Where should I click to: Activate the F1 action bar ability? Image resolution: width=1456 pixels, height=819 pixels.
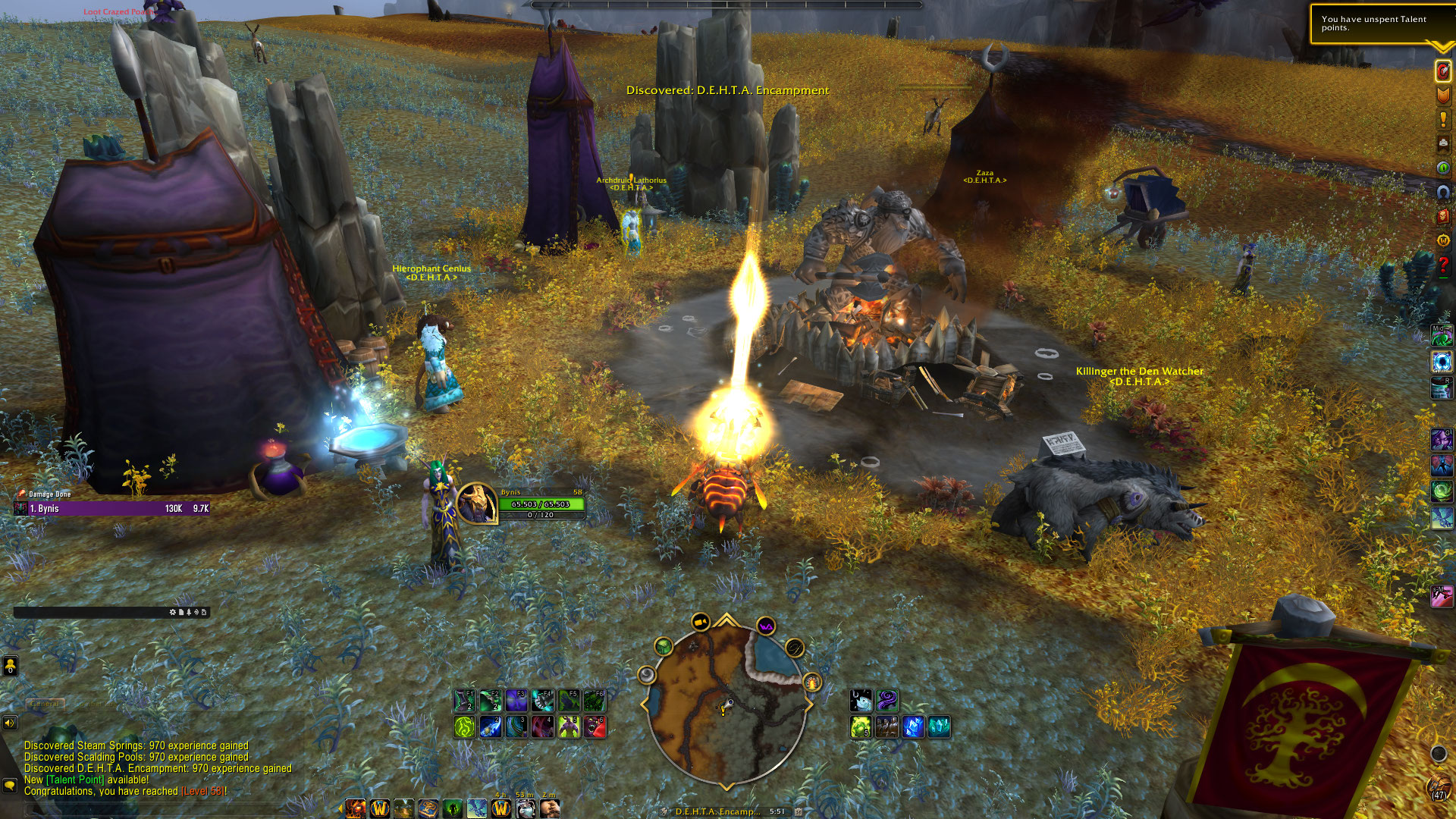464,701
